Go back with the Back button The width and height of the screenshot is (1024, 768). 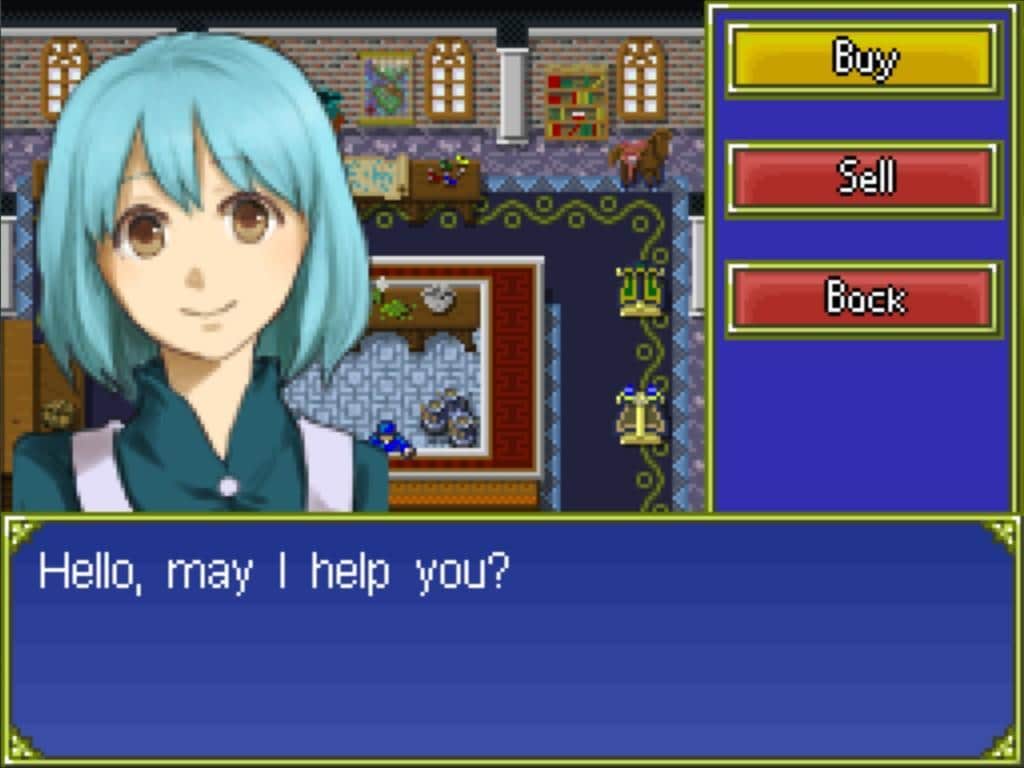pos(863,298)
